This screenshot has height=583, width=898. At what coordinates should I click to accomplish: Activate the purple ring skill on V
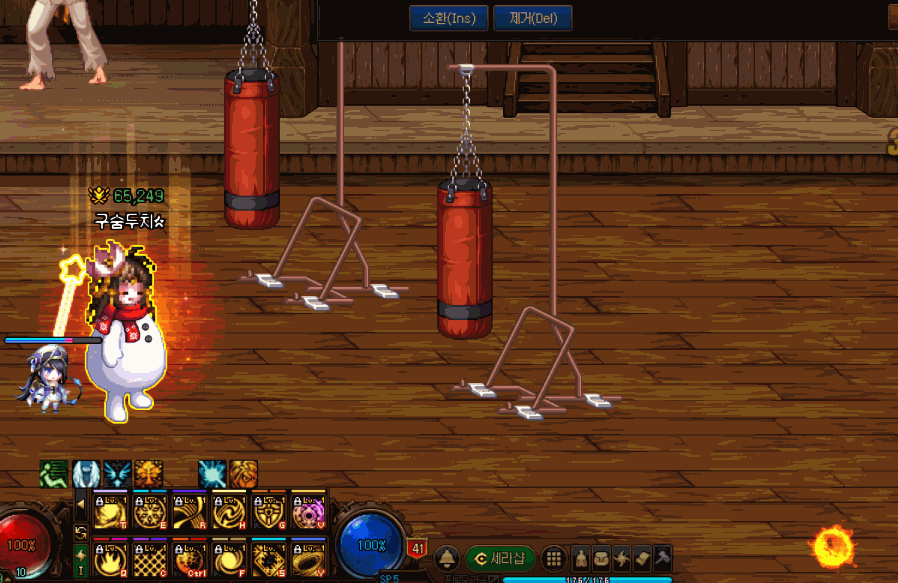tap(307, 511)
